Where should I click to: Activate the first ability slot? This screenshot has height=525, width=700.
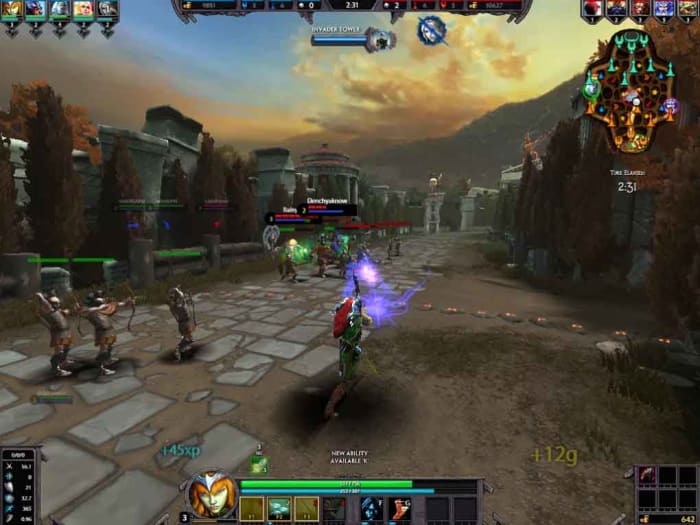click(x=251, y=509)
